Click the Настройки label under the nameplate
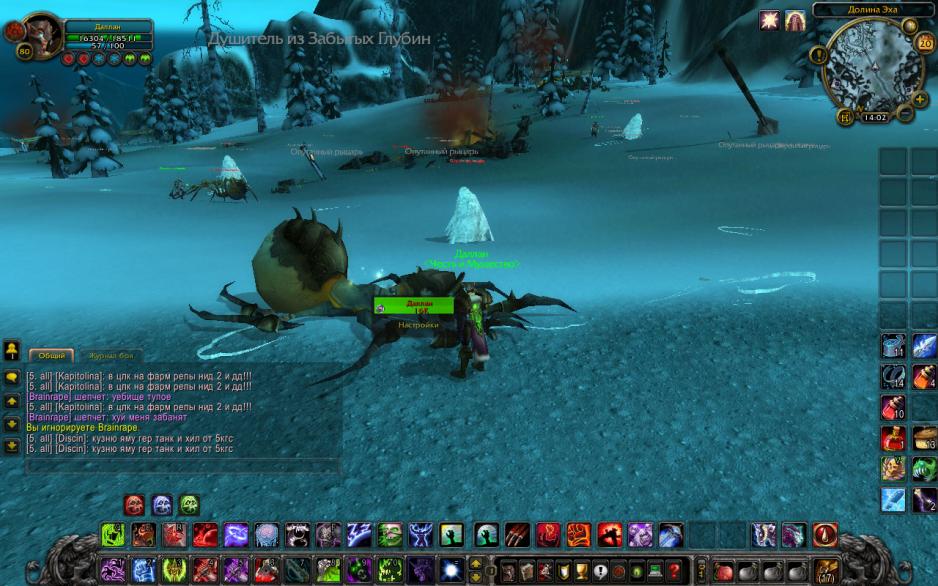Image resolution: width=938 pixels, height=586 pixels. [417, 325]
